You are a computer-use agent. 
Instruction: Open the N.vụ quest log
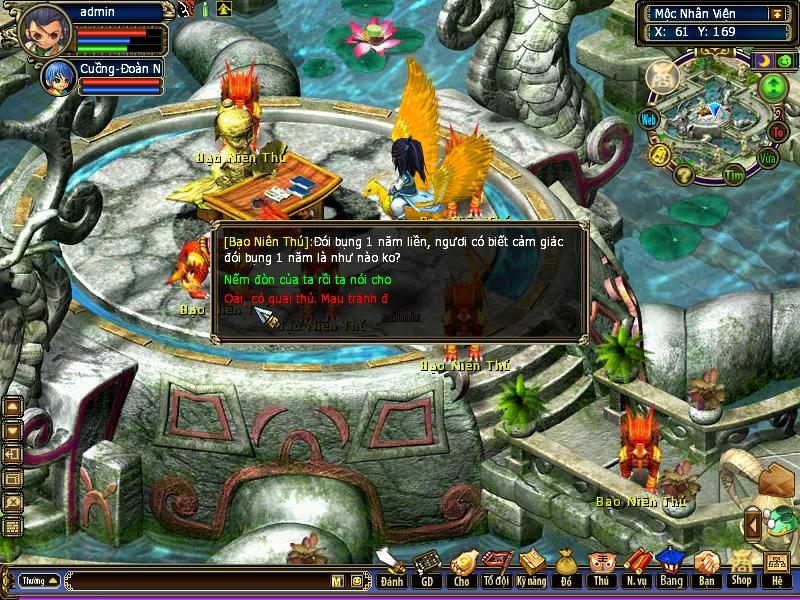636,570
